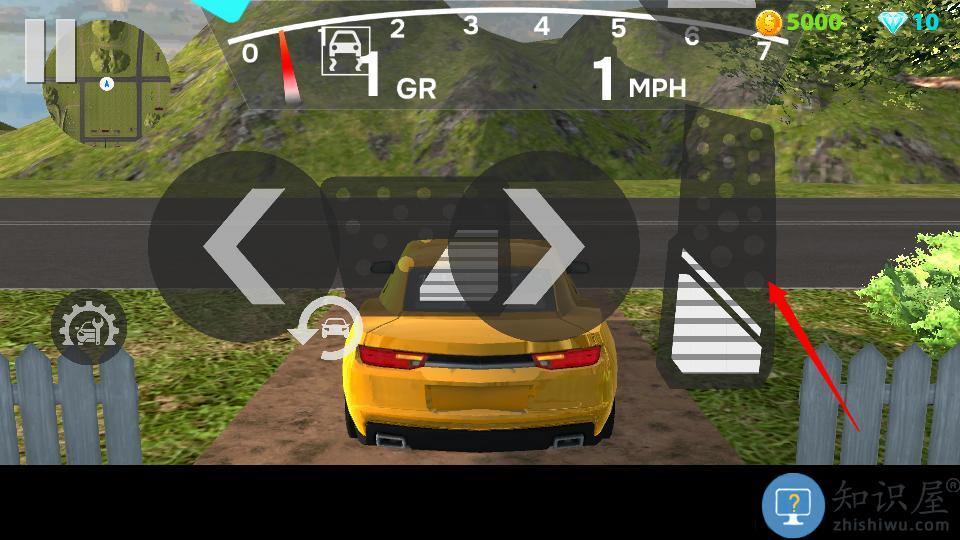Tap the gold coin currency icon
Viewport: 960px width, 540px height.
768,21
